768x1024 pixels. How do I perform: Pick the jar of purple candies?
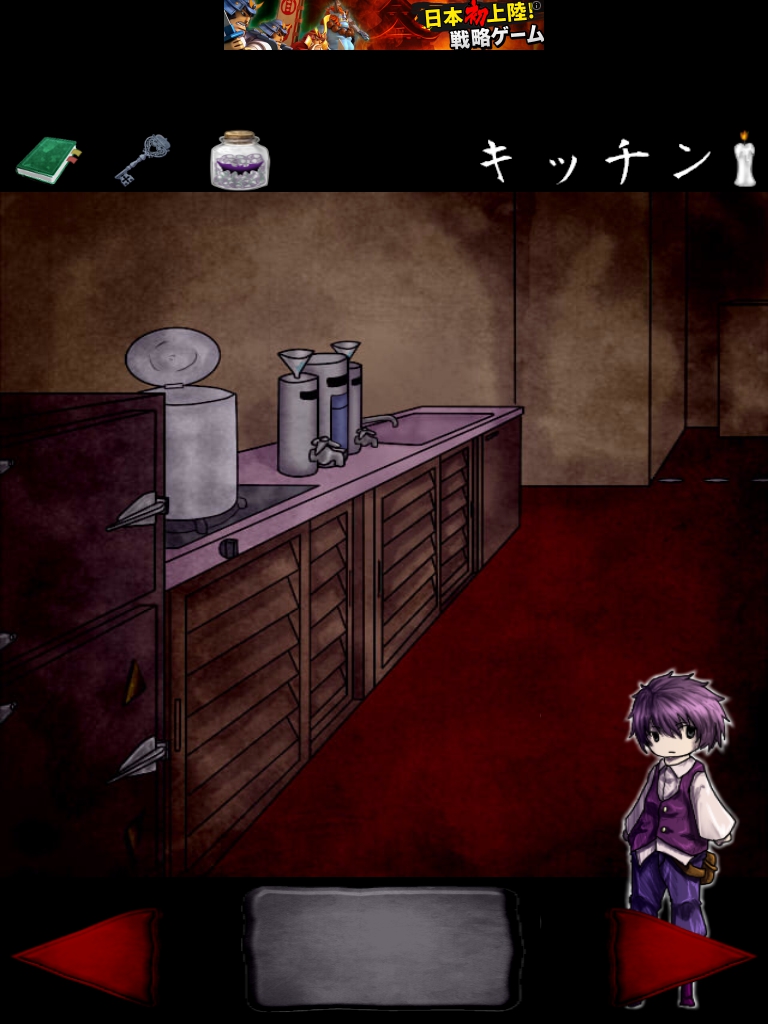pos(239,160)
